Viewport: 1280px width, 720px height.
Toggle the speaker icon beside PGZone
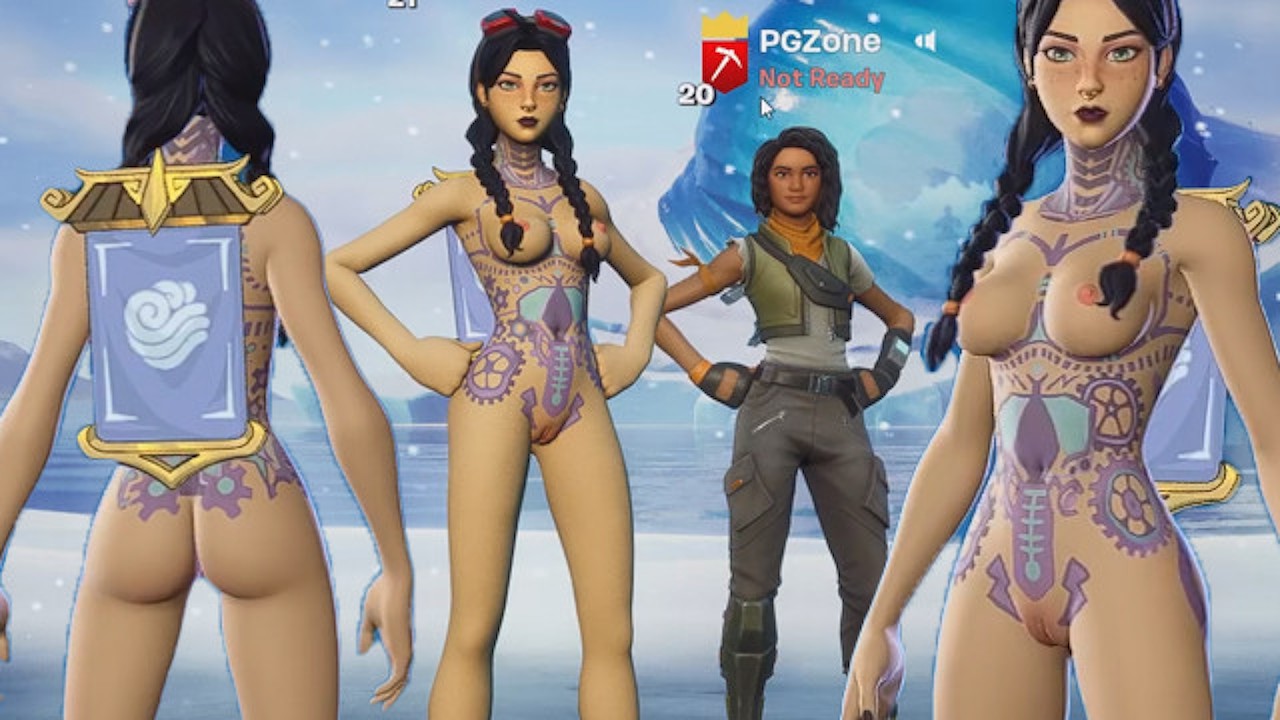click(926, 41)
